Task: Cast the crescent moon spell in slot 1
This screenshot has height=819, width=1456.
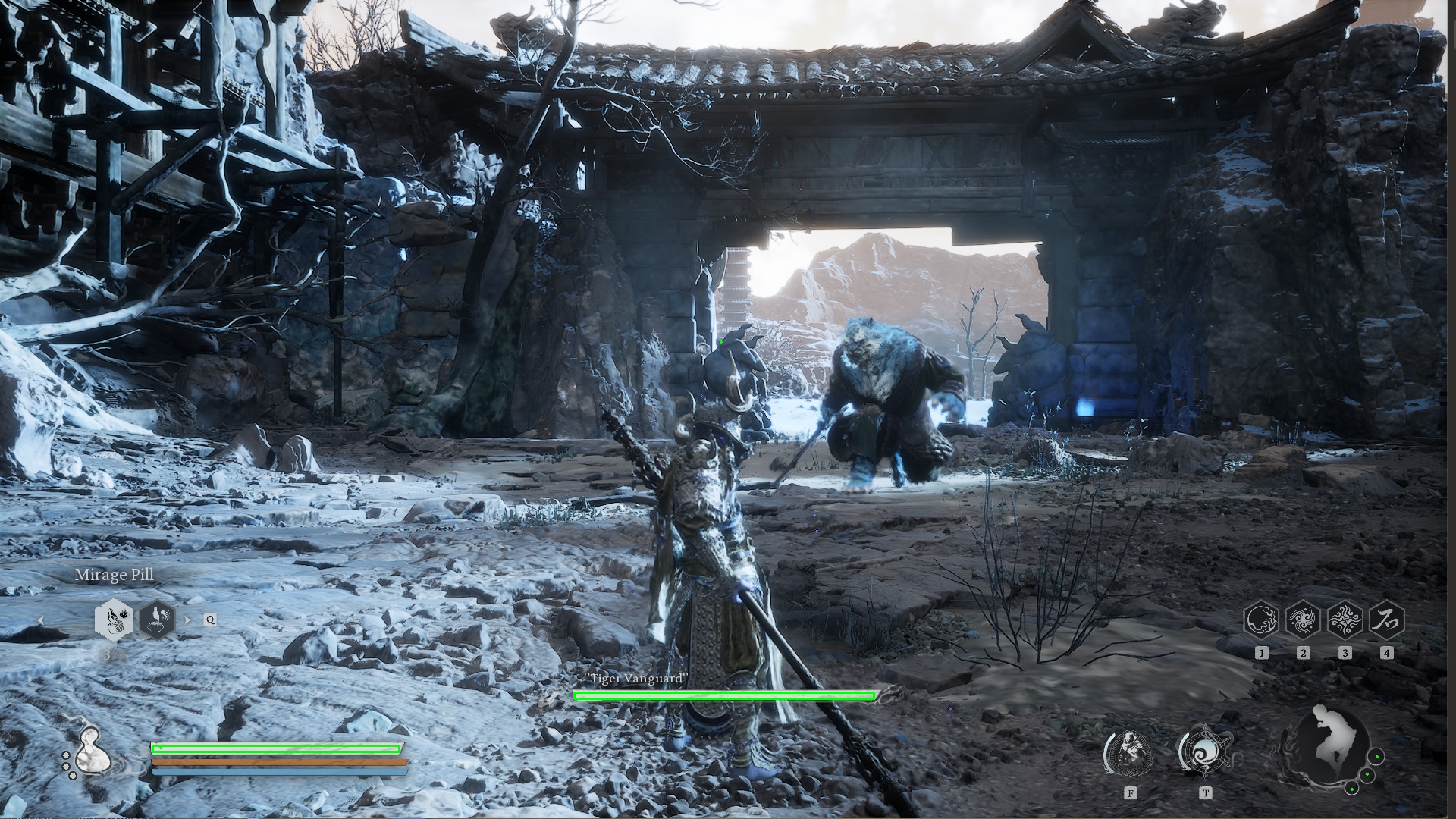Action: coord(1262,620)
